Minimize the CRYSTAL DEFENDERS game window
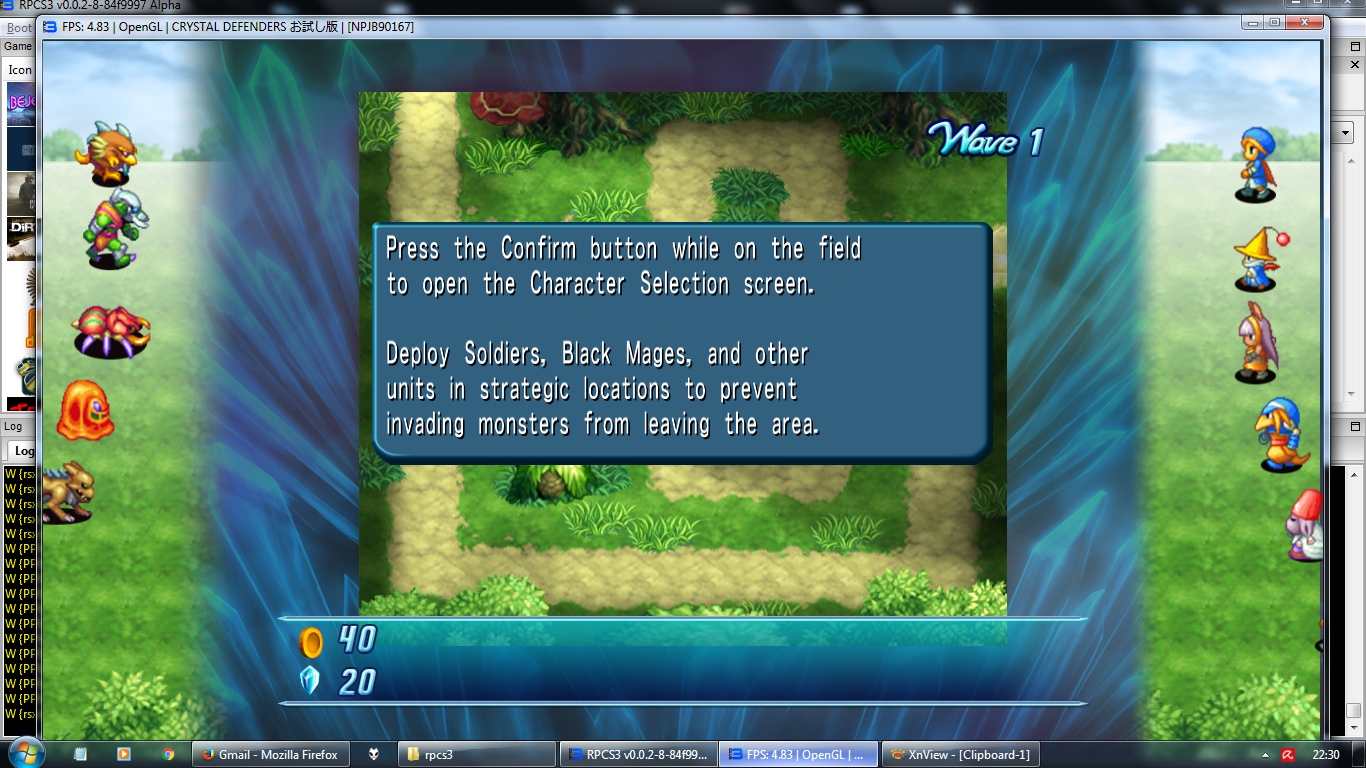Screen dimensions: 1366x768 click(1253, 22)
